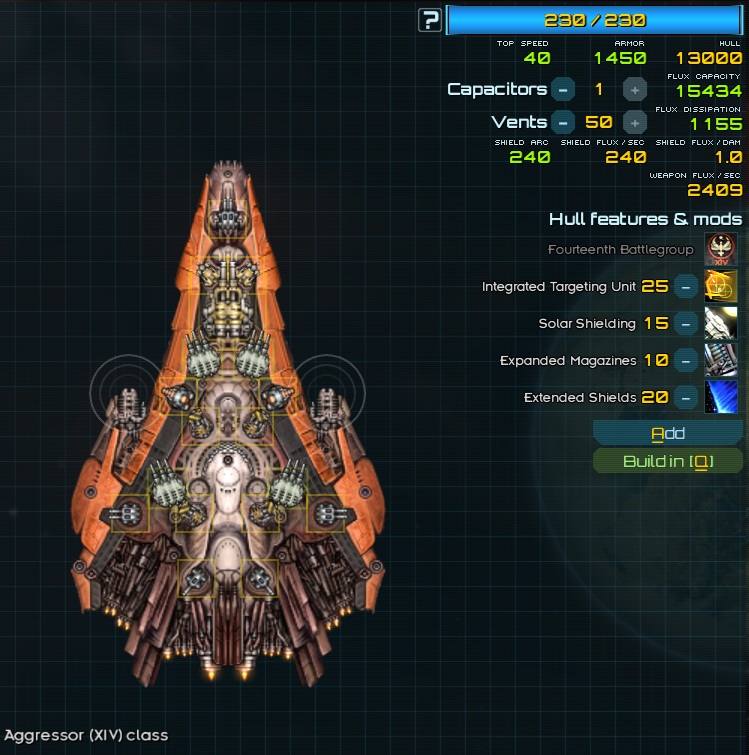Open the question mark help button
The width and height of the screenshot is (749, 755).
click(430, 19)
